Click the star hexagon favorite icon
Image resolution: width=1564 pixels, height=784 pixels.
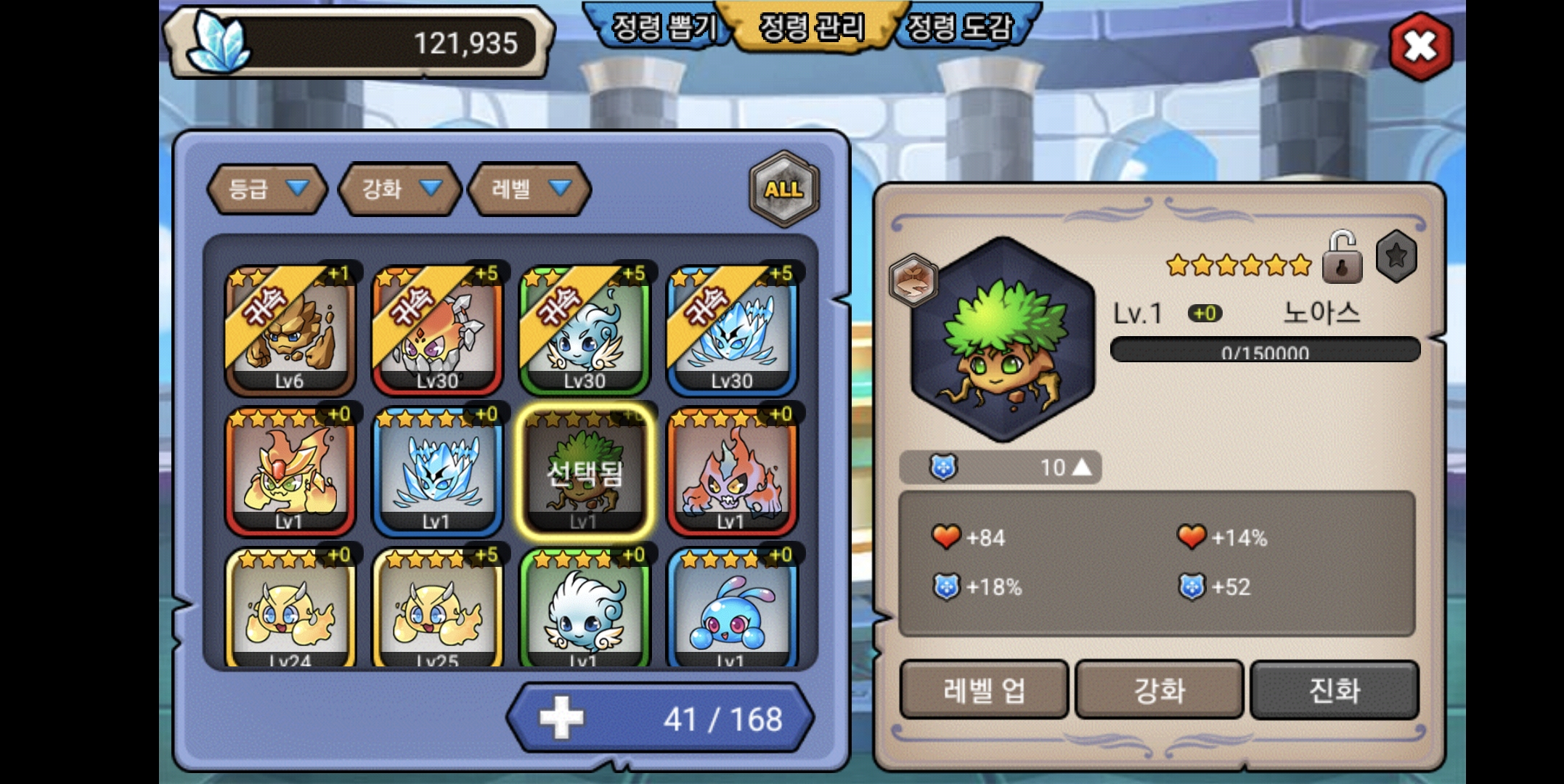1396,256
